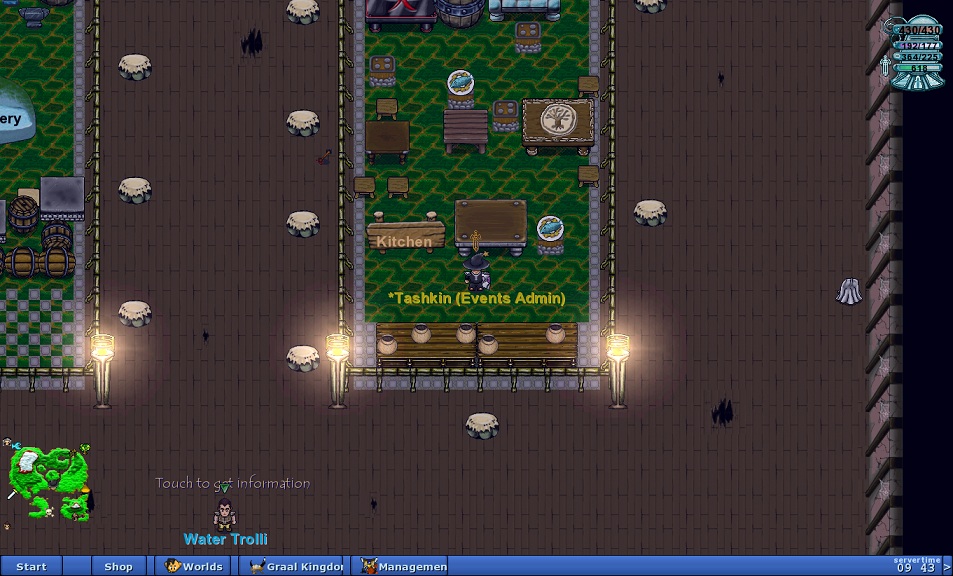Image resolution: width=953 pixels, height=576 pixels.
Task: Open the Management taskbar entry
Action: click(403, 566)
